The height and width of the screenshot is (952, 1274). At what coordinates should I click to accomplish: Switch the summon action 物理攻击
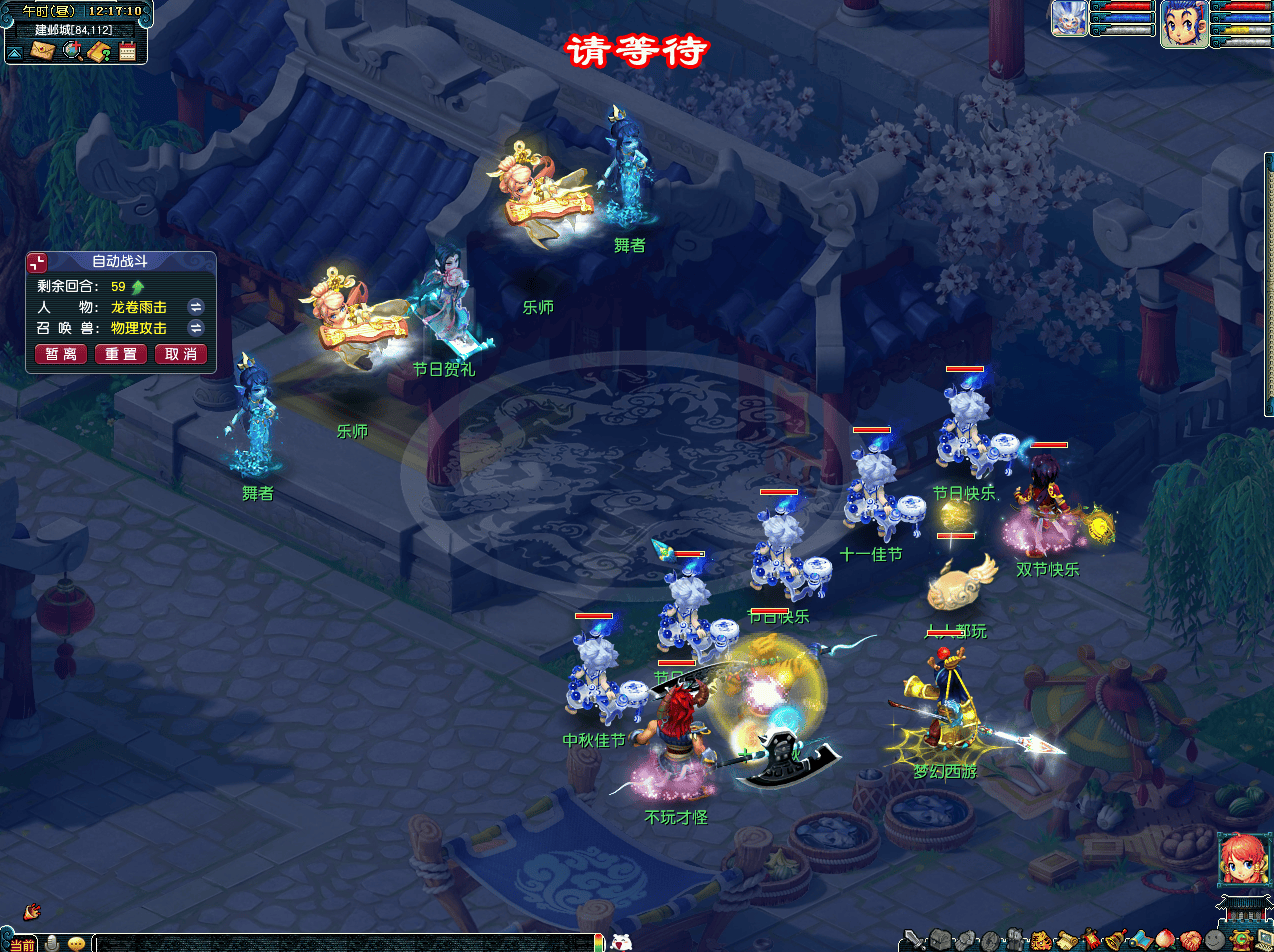(x=196, y=328)
